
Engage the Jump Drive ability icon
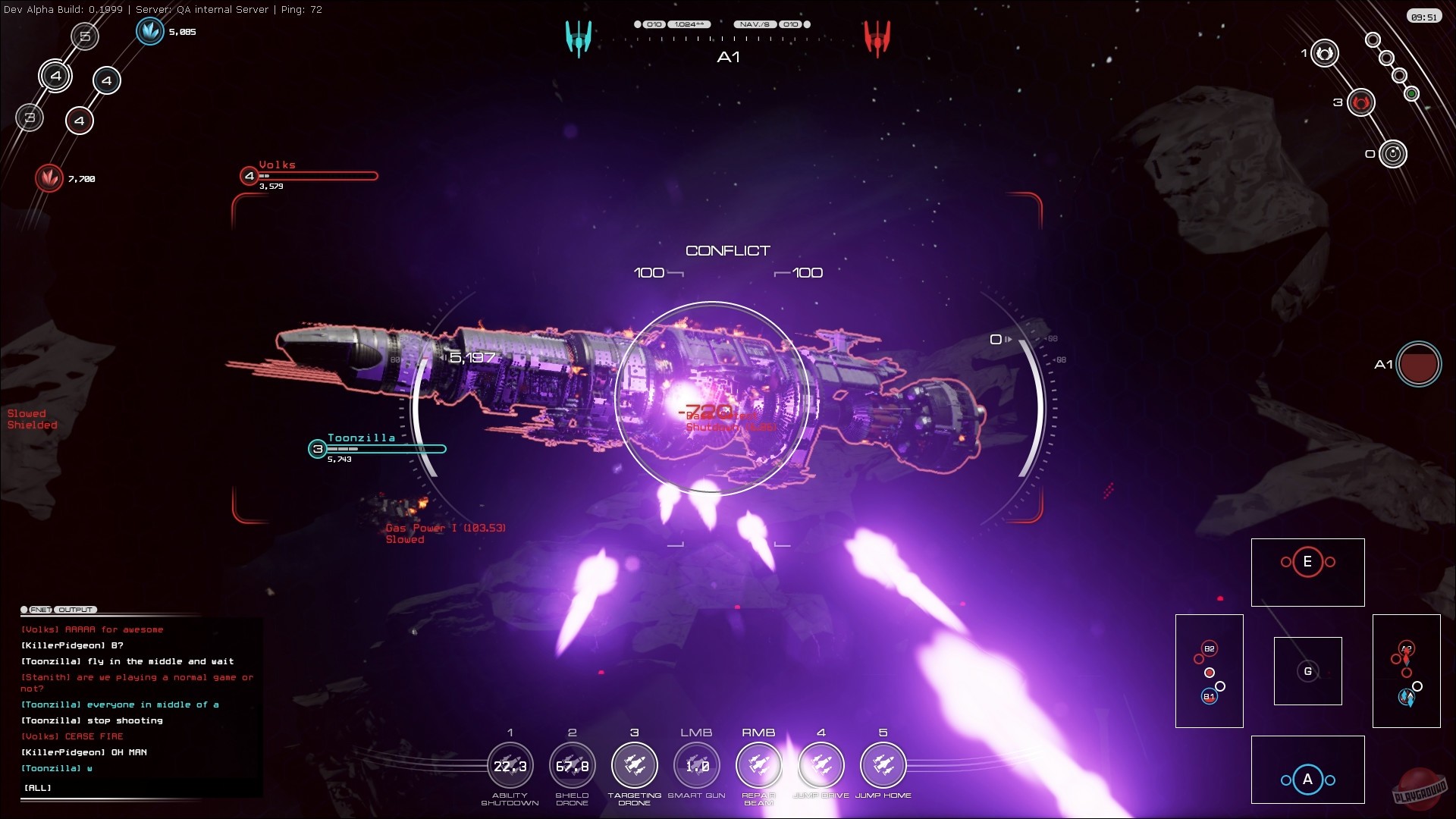tap(821, 765)
